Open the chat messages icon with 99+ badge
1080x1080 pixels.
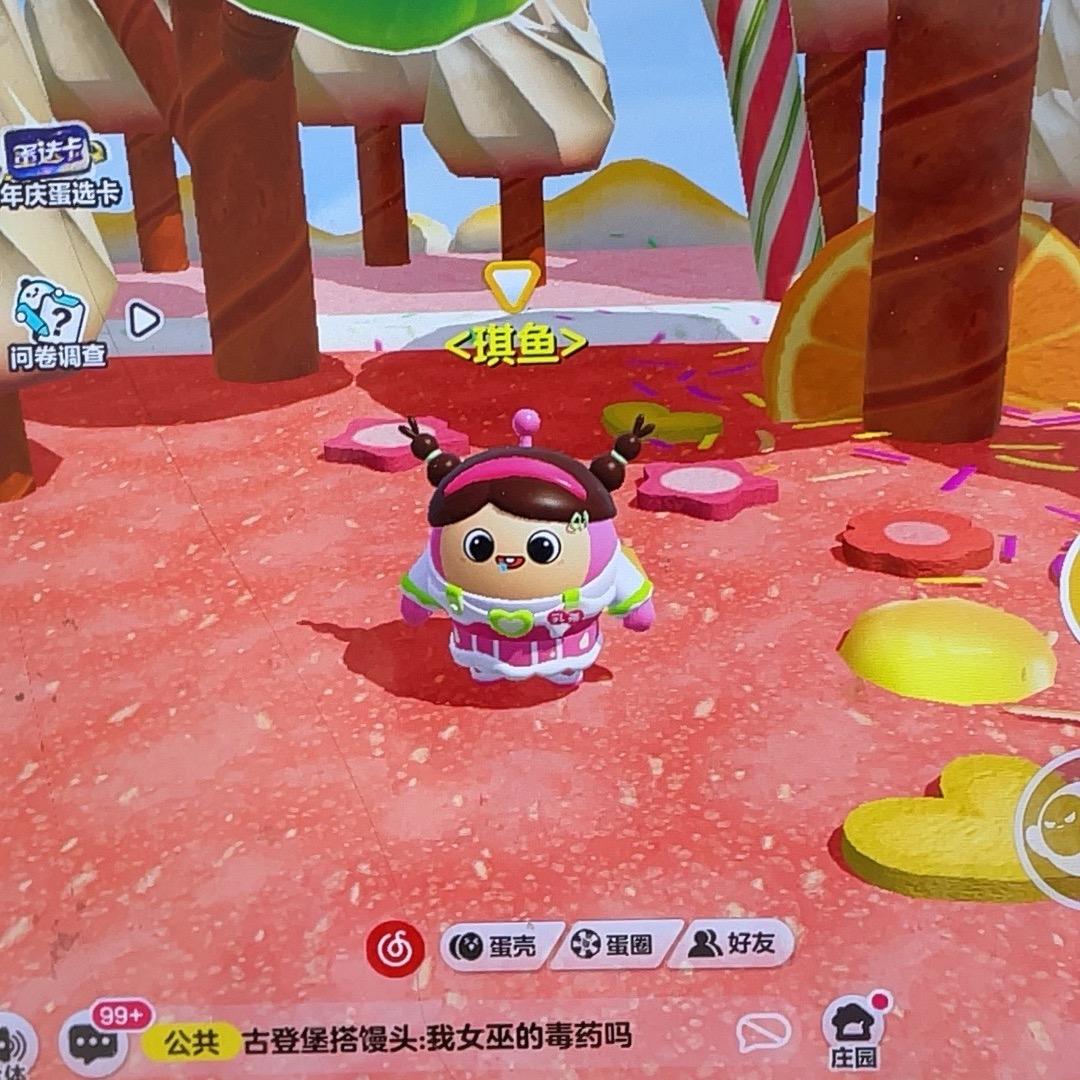(x=93, y=1042)
